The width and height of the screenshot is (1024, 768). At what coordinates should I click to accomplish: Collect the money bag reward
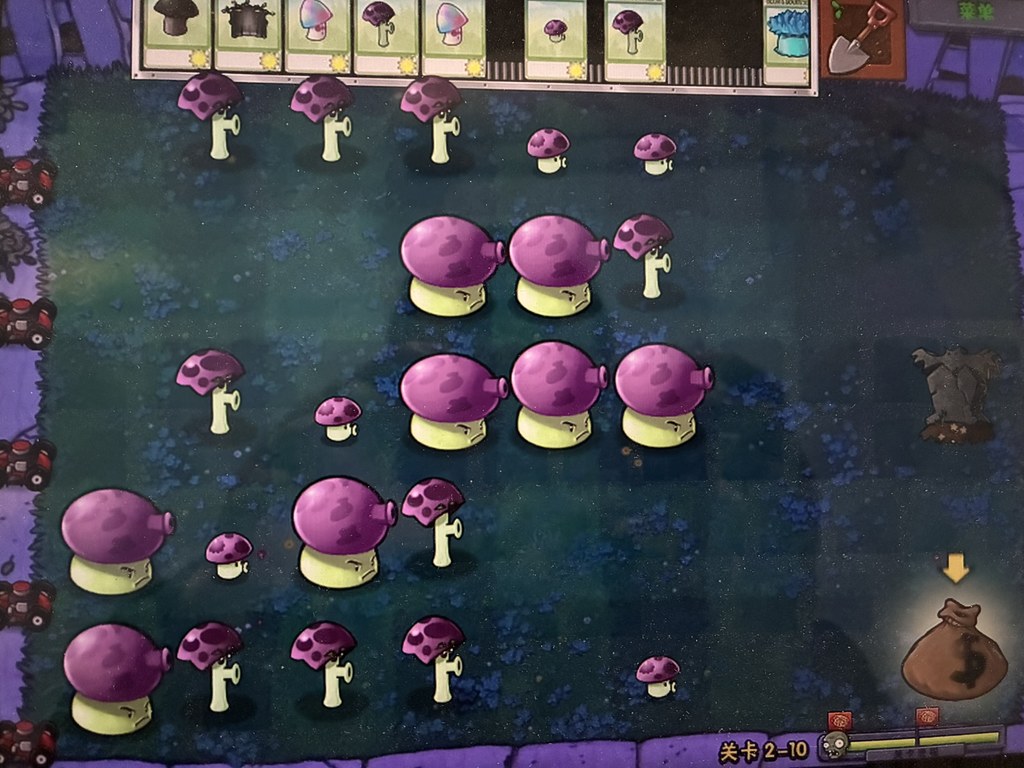pyautogui.click(x=953, y=650)
